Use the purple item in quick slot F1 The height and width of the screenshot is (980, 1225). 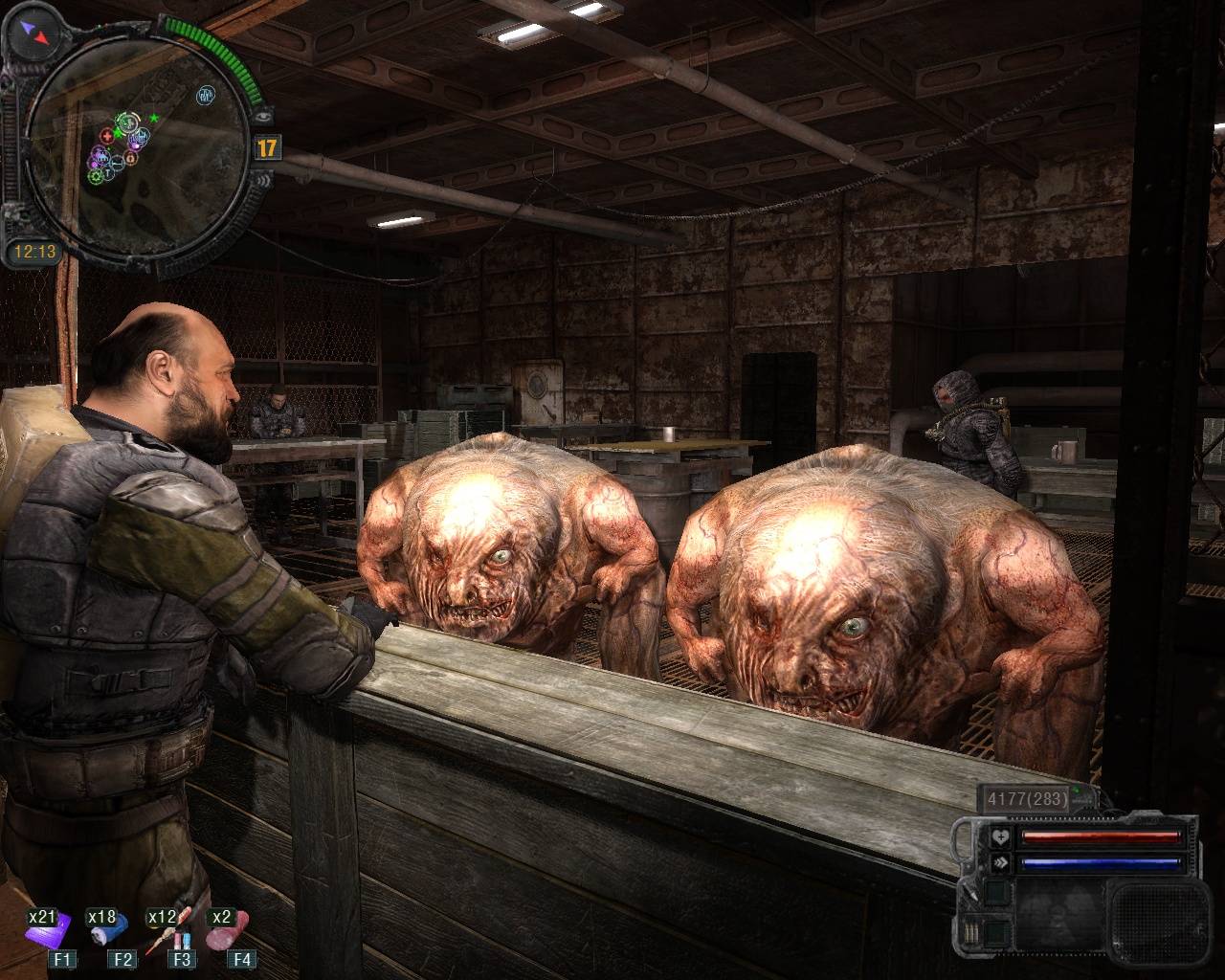[x=48, y=929]
